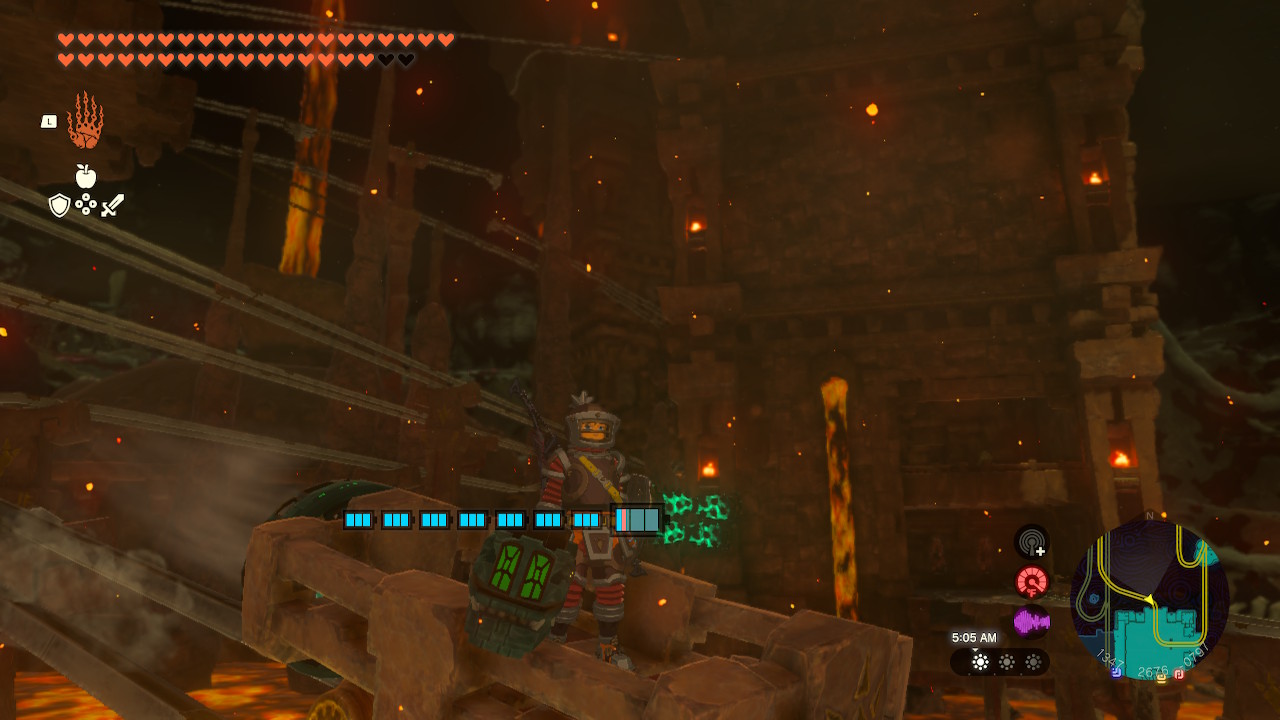Image resolution: width=1280 pixels, height=720 pixels.
Task: Open the circular minimap
Action: click(1149, 600)
